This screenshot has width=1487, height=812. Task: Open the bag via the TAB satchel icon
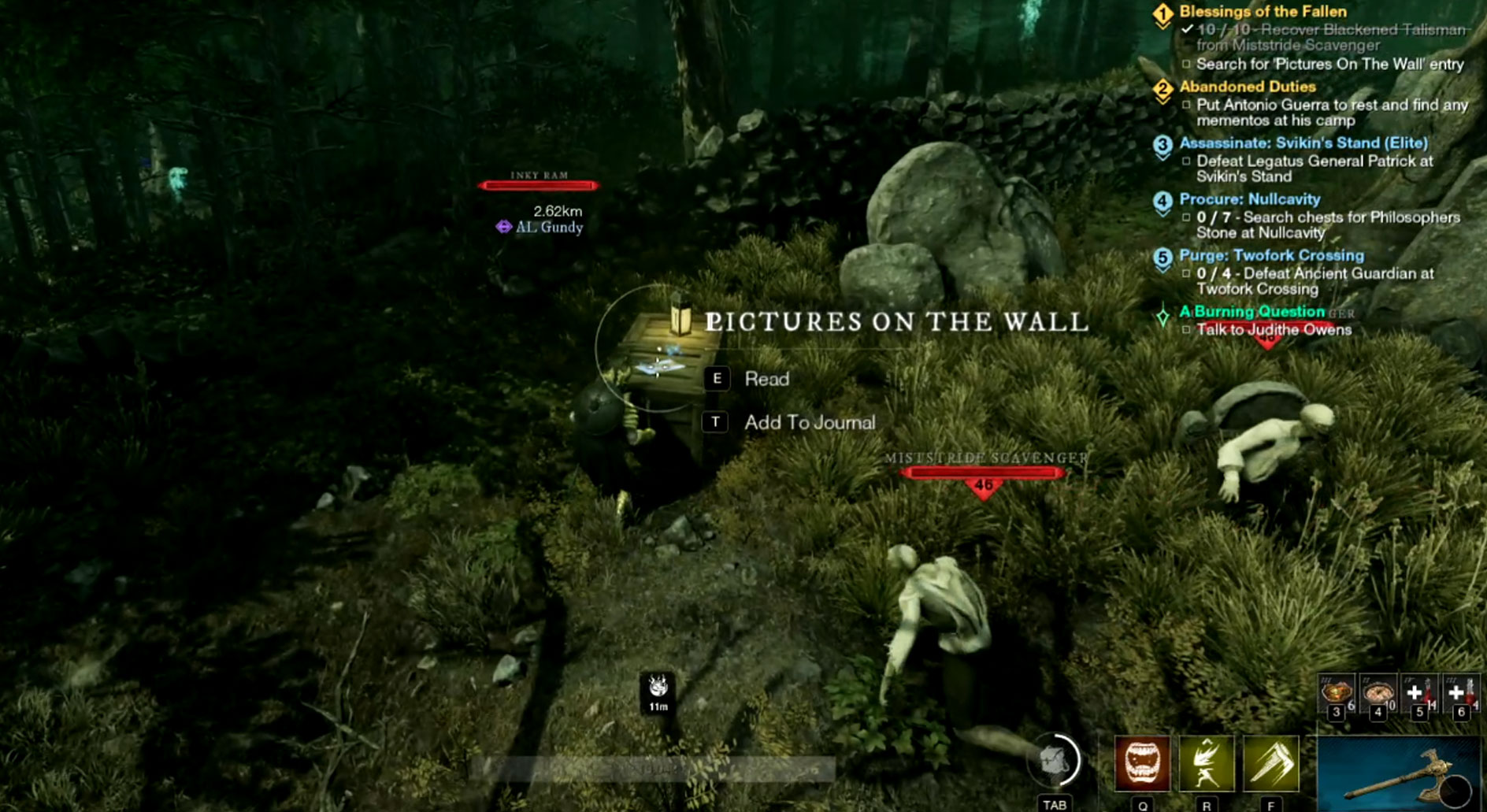[x=1054, y=759]
